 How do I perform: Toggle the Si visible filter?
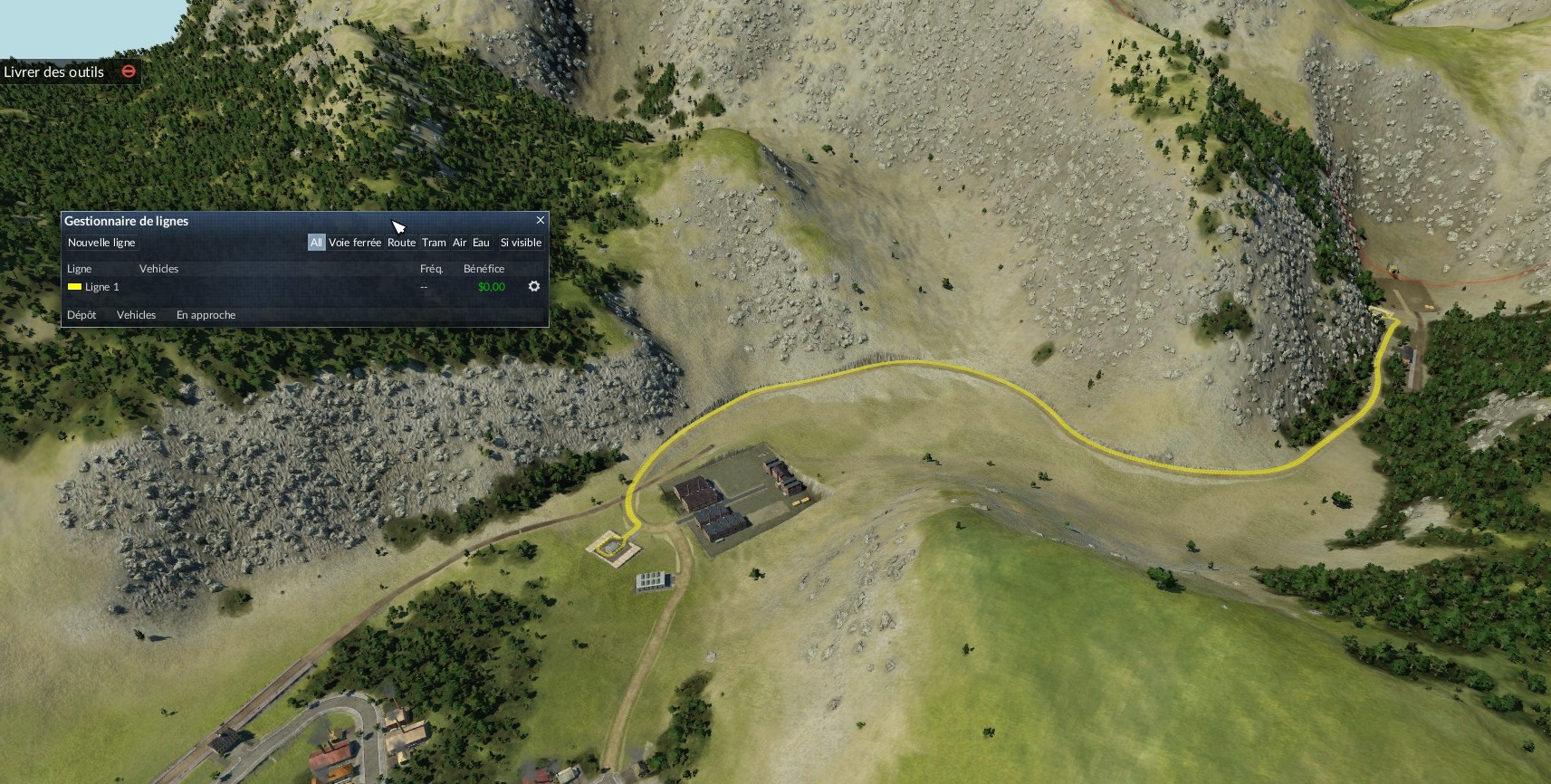pos(521,243)
